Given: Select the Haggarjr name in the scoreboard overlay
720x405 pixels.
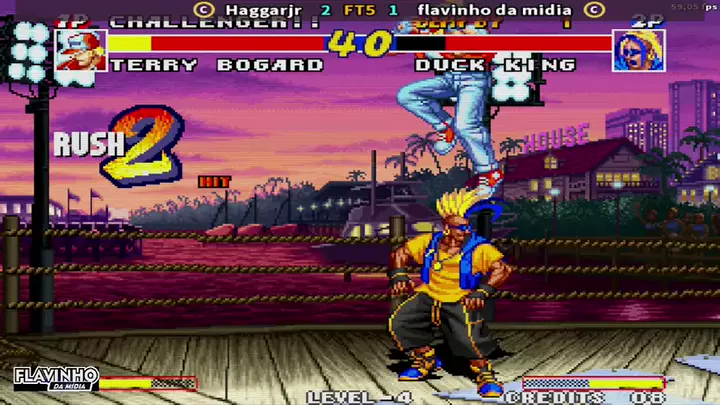Looking at the screenshot, I should tap(262, 10).
